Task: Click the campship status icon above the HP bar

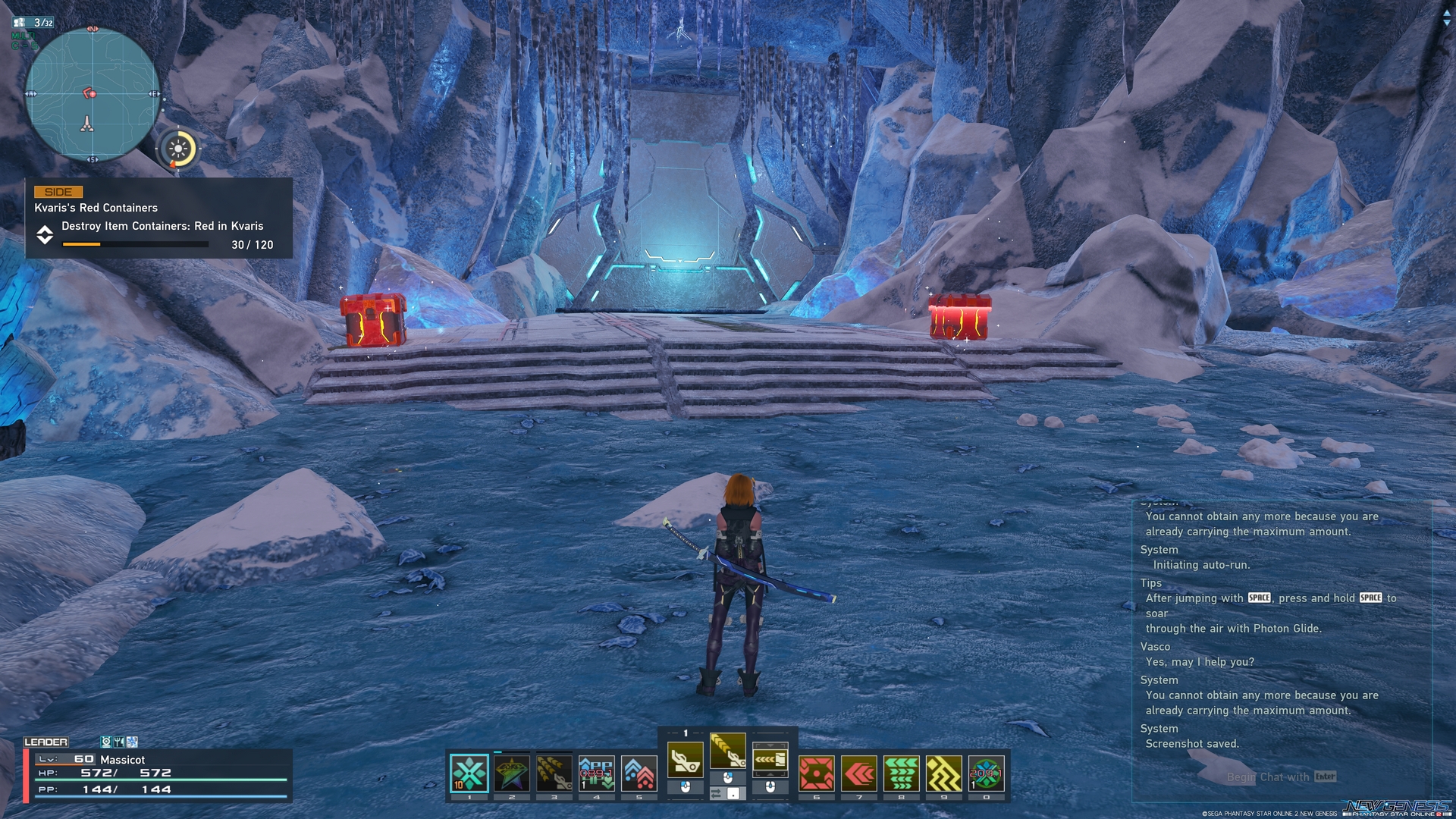Action: click(x=108, y=742)
